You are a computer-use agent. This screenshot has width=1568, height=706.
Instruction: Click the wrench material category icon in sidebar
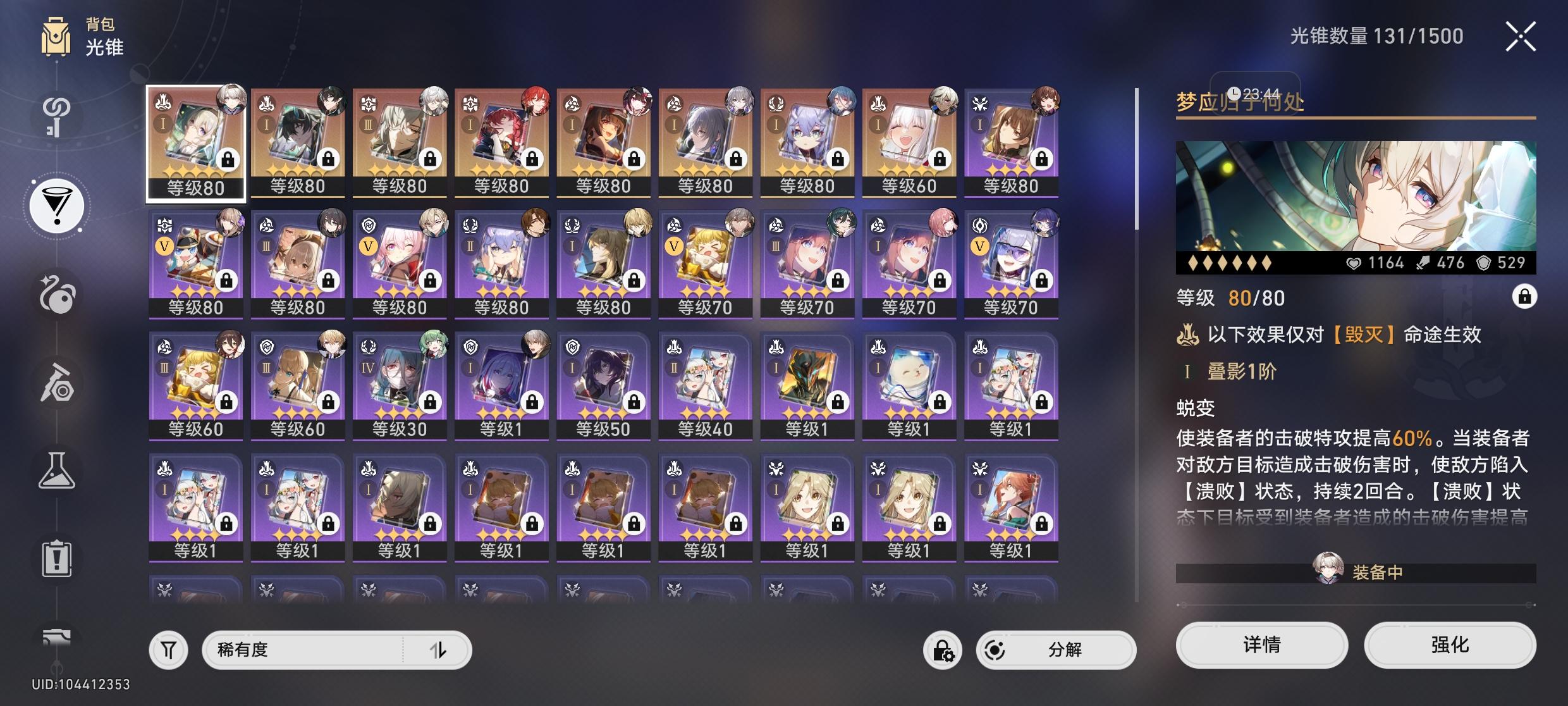click(x=57, y=383)
